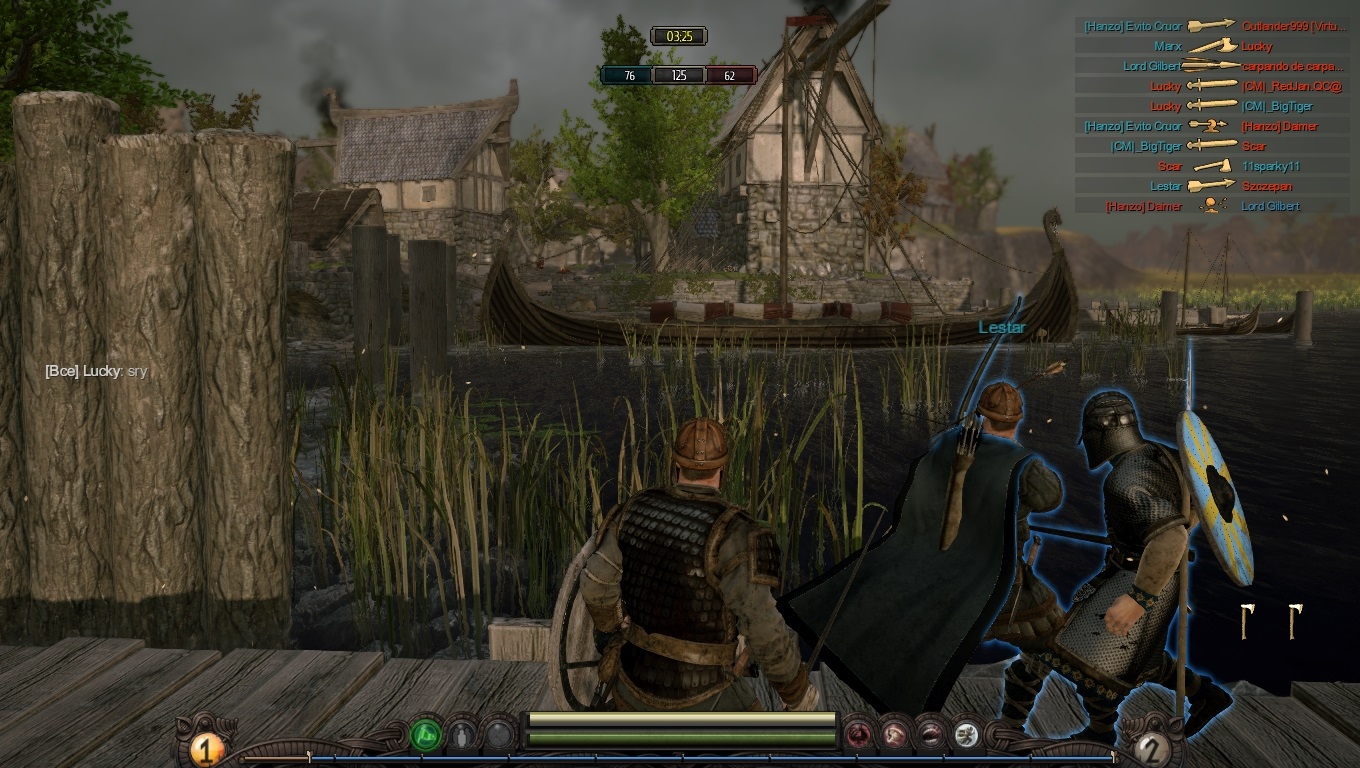Screen dimensions: 1360x768
Task: Activate the white running figure ability icon
Action: (966, 737)
